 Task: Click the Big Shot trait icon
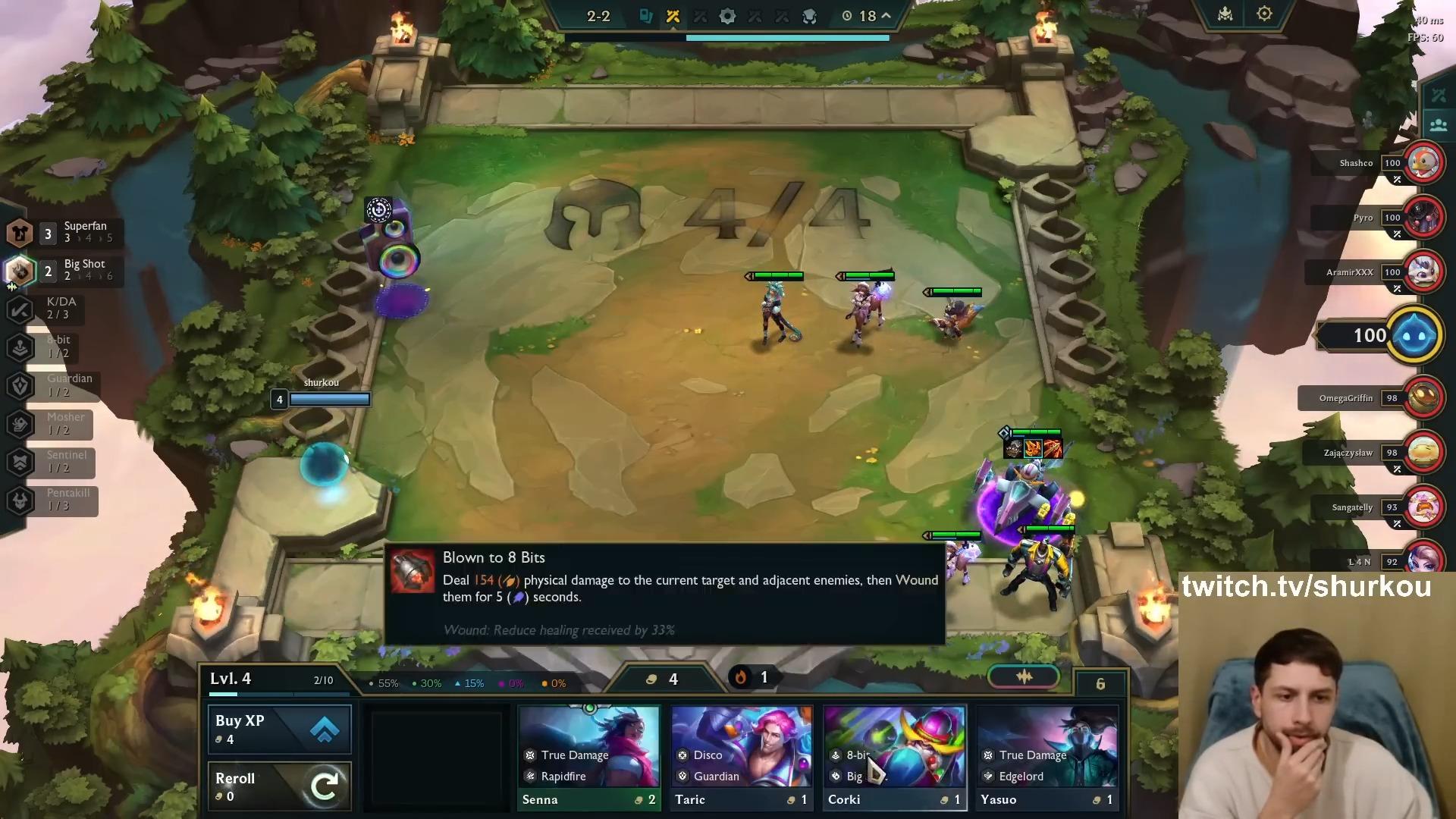[20, 271]
